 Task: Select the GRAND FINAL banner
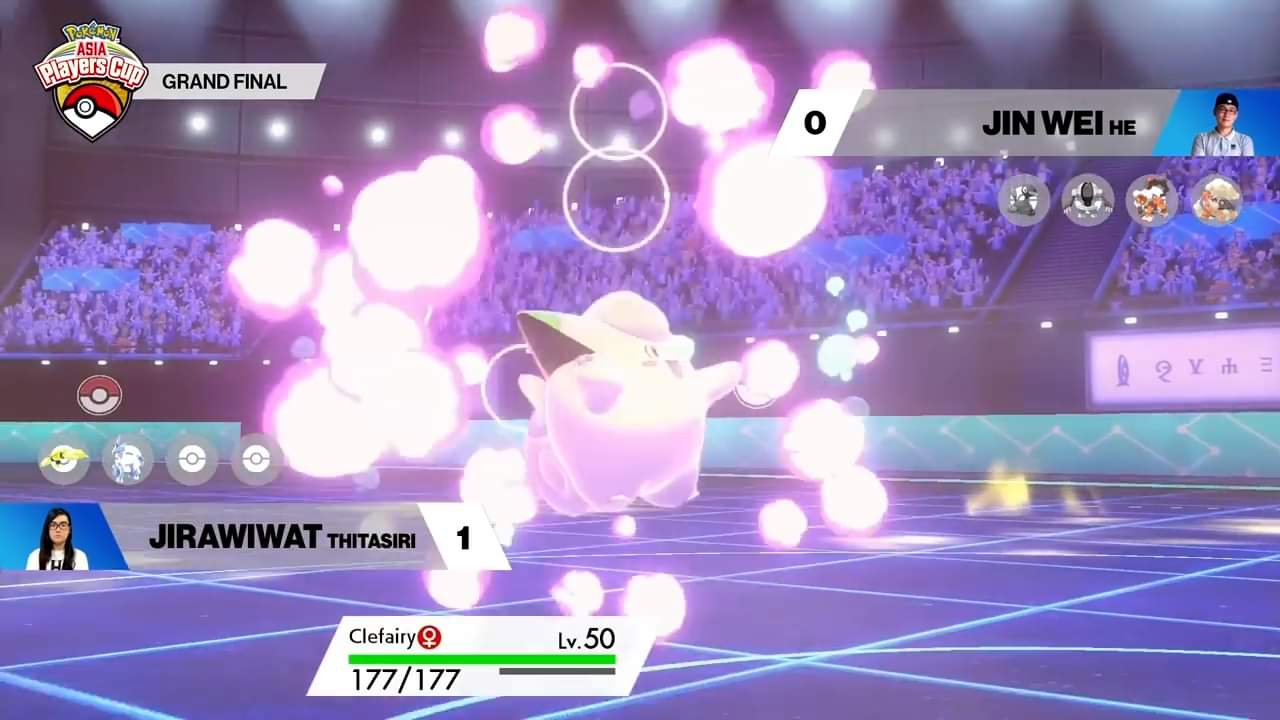click(x=224, y=83)
